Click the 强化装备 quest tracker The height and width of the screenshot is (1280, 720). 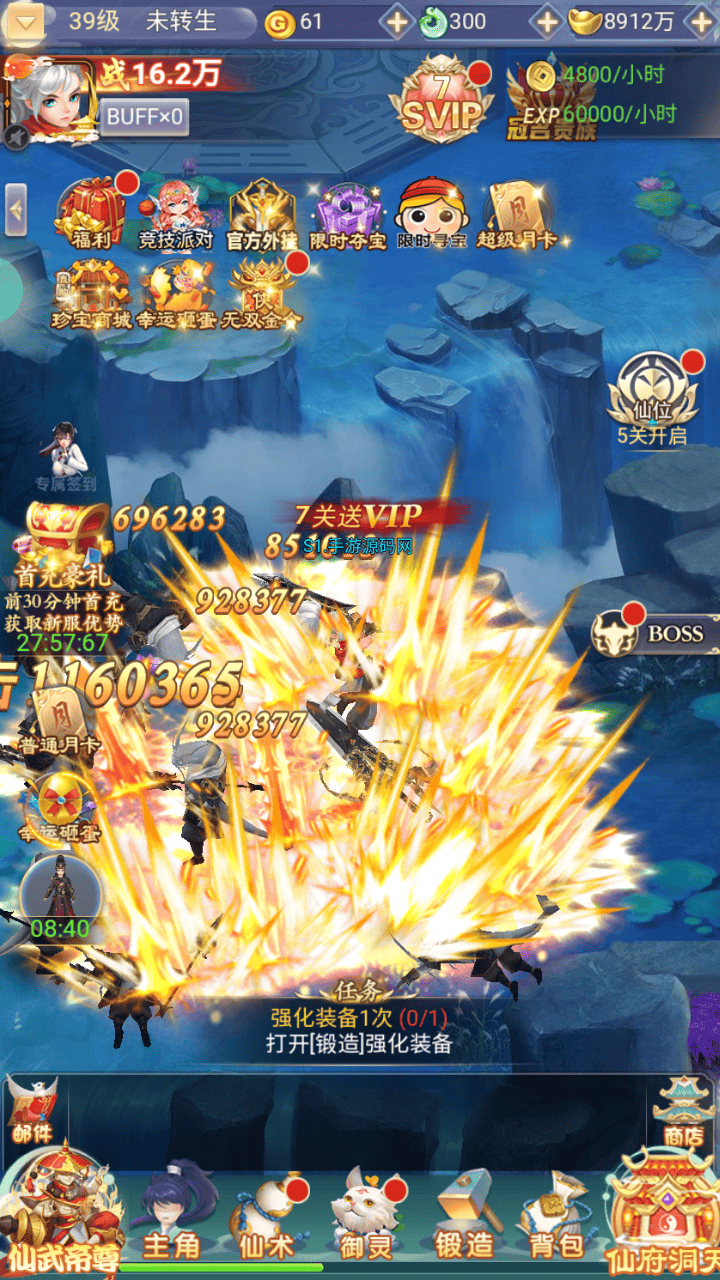[x=359, y=1030]
